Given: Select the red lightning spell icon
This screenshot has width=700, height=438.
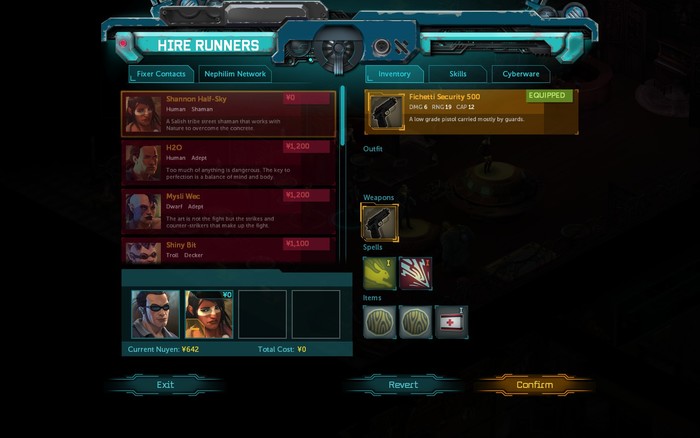Looking at the screenshot, I should pos(415,273).
